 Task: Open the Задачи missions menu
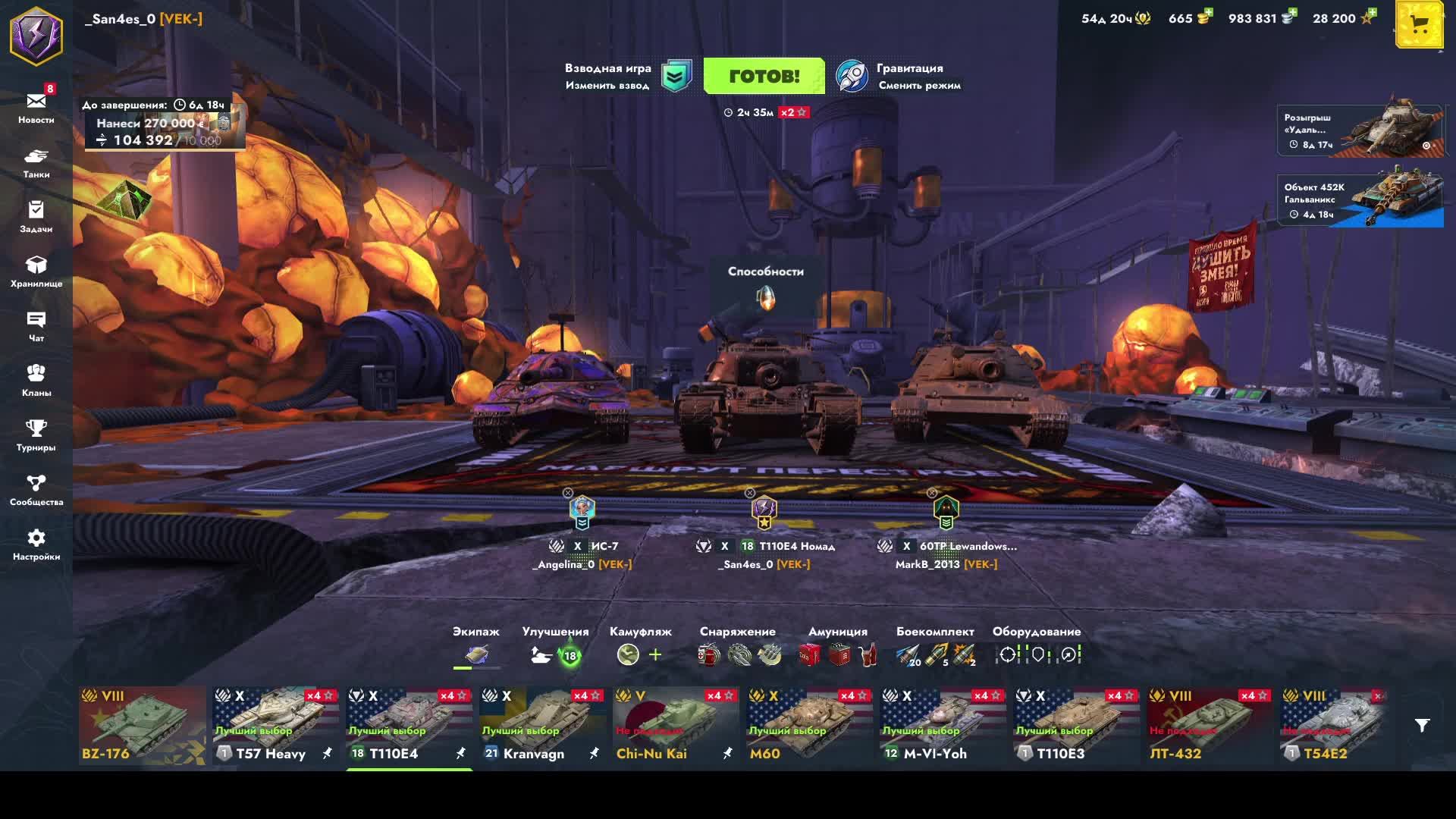(36, 217)
